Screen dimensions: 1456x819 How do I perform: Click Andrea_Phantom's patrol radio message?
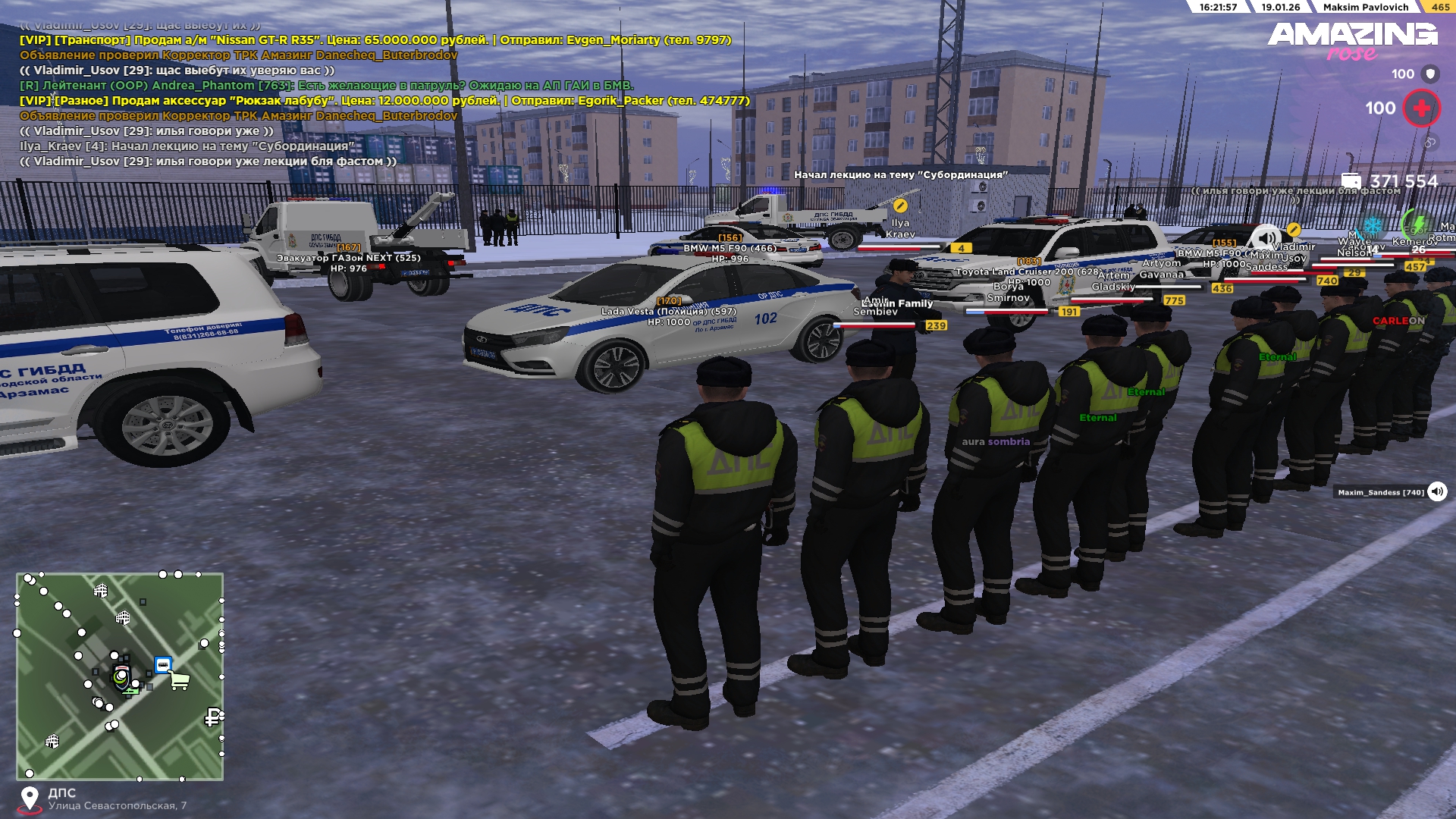coord(326,86)
